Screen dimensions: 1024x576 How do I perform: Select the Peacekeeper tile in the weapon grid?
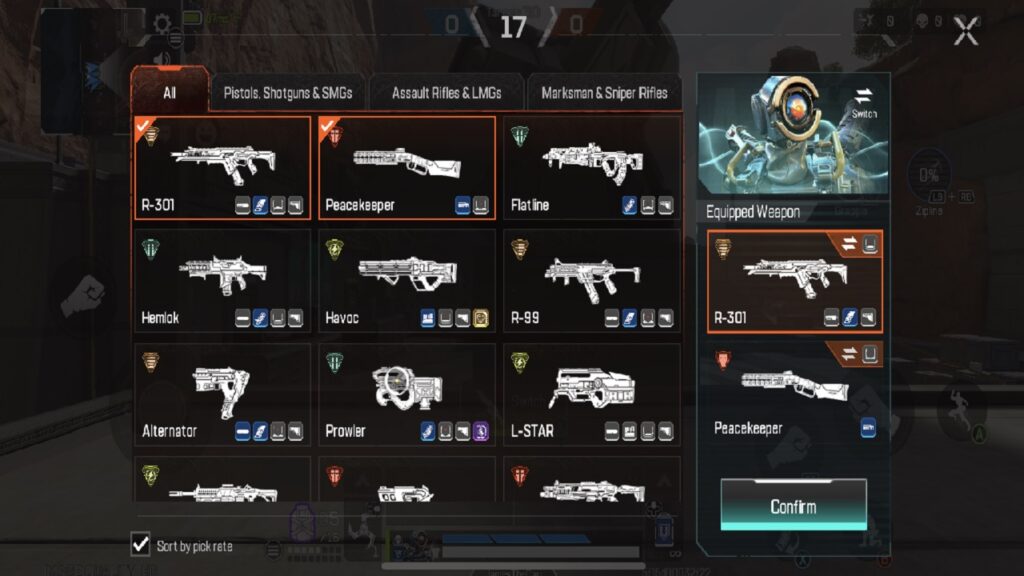point(407,168)
